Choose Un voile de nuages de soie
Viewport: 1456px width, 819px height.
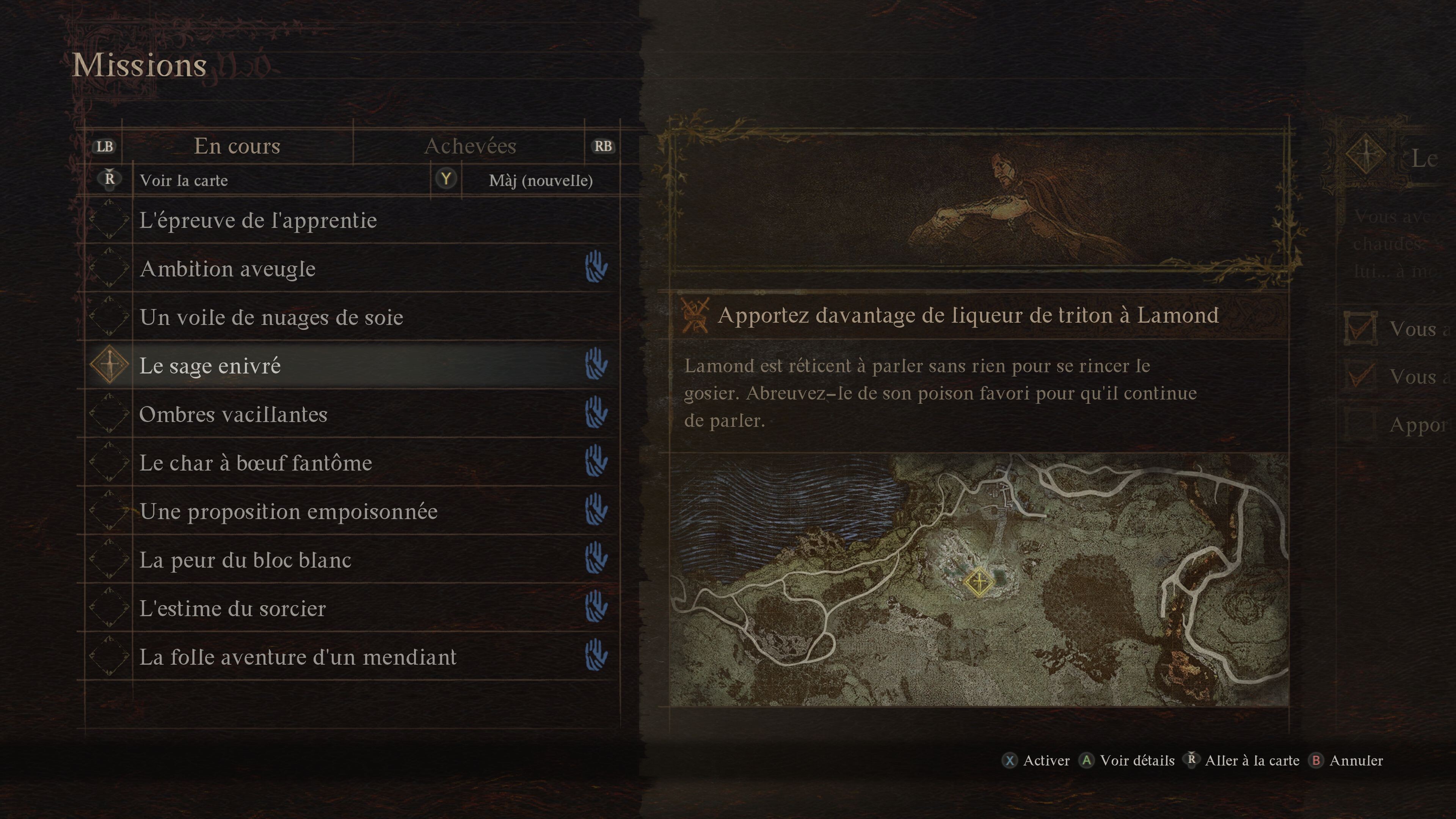(271, 317)
